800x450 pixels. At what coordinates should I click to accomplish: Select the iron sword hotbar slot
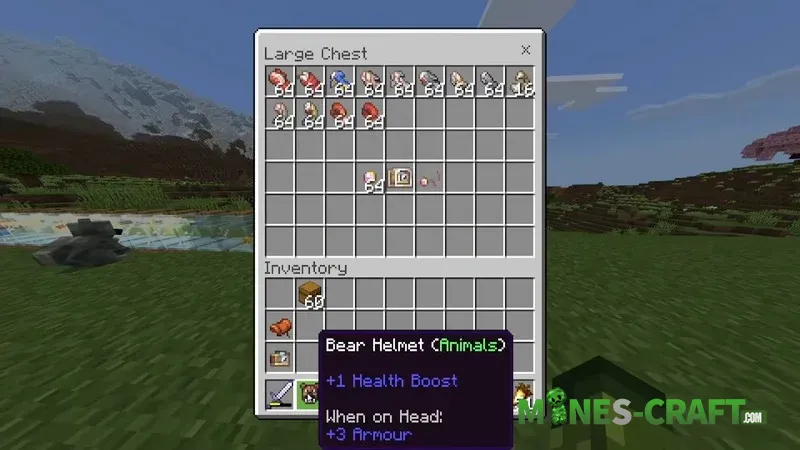(280, 395)
